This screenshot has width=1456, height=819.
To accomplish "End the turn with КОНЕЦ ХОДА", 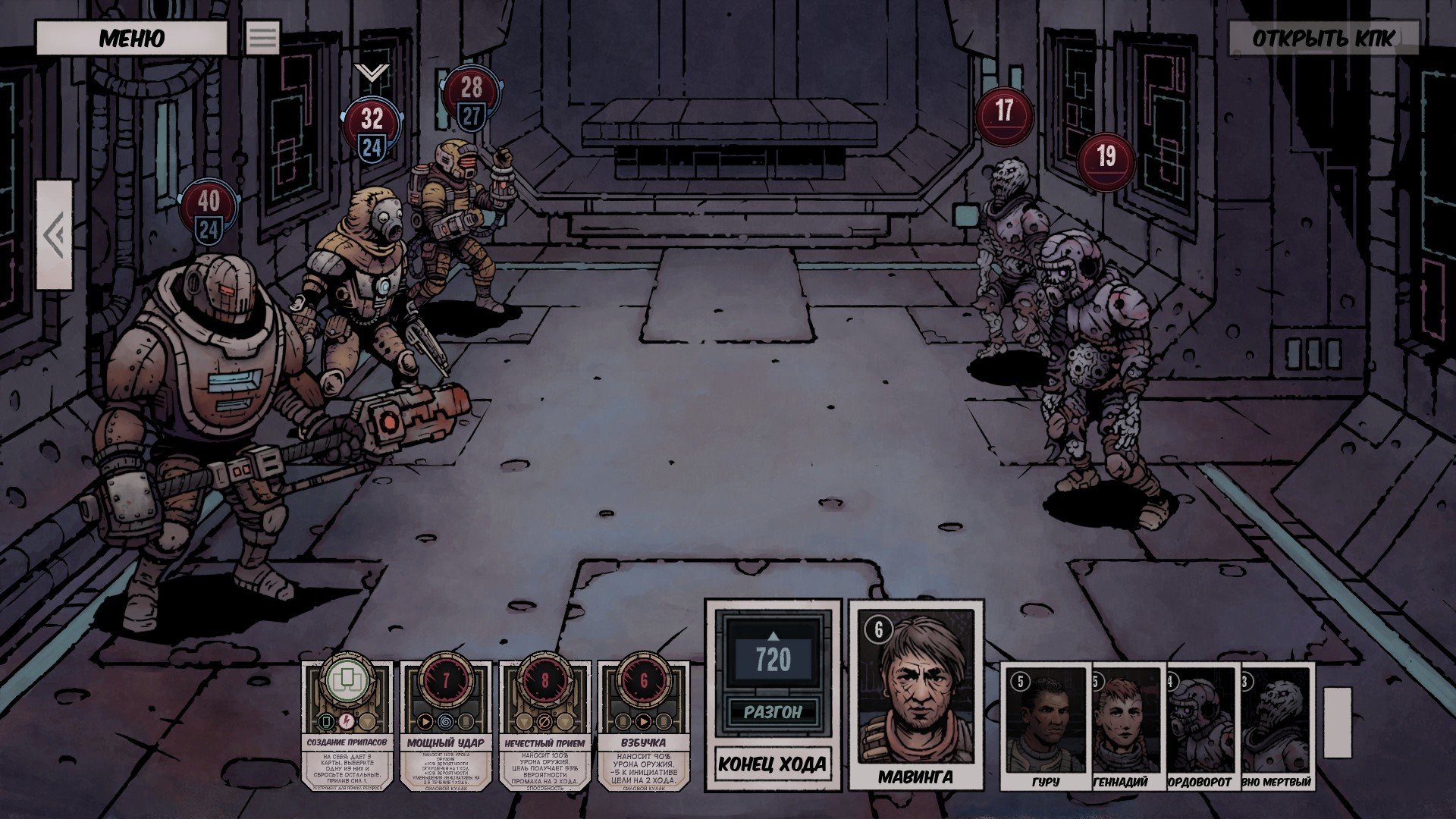I will (772, 764).
